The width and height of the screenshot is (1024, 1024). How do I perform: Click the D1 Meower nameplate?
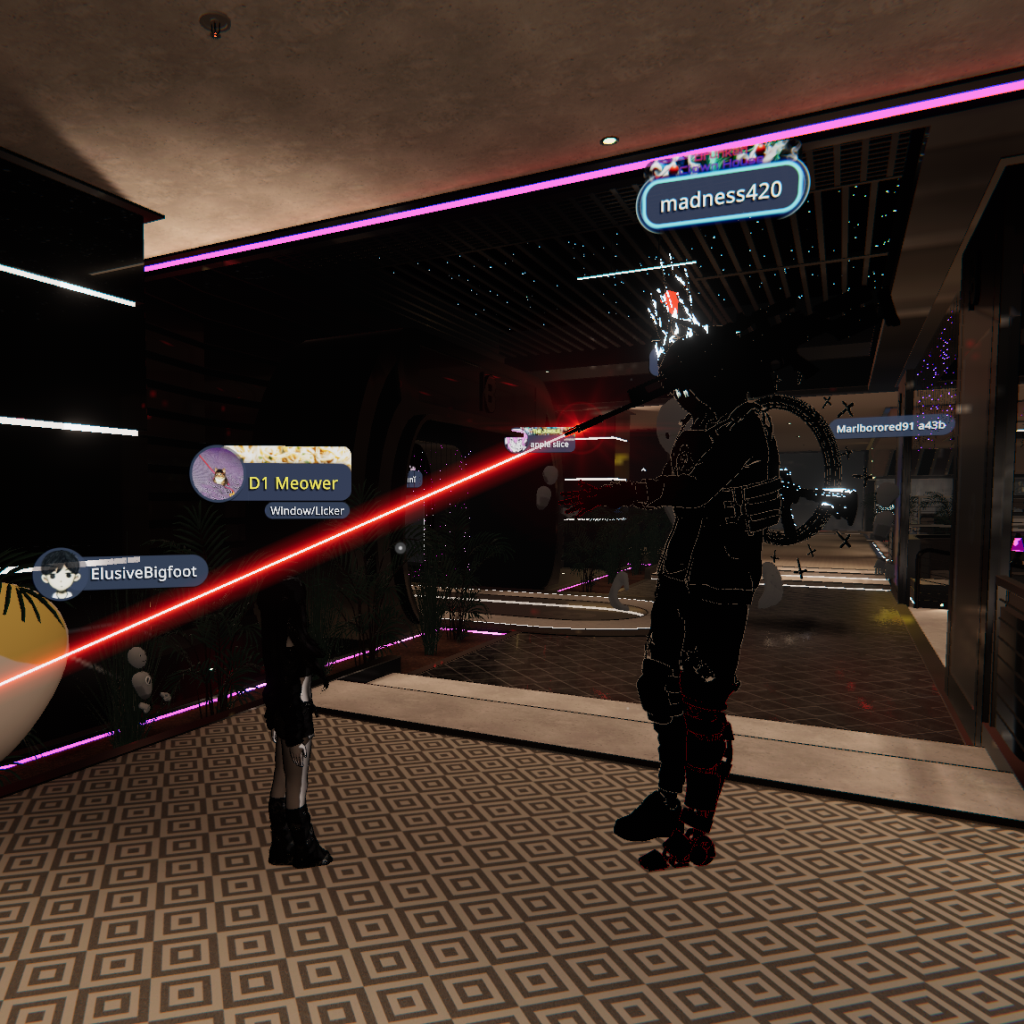pos(272,475)
